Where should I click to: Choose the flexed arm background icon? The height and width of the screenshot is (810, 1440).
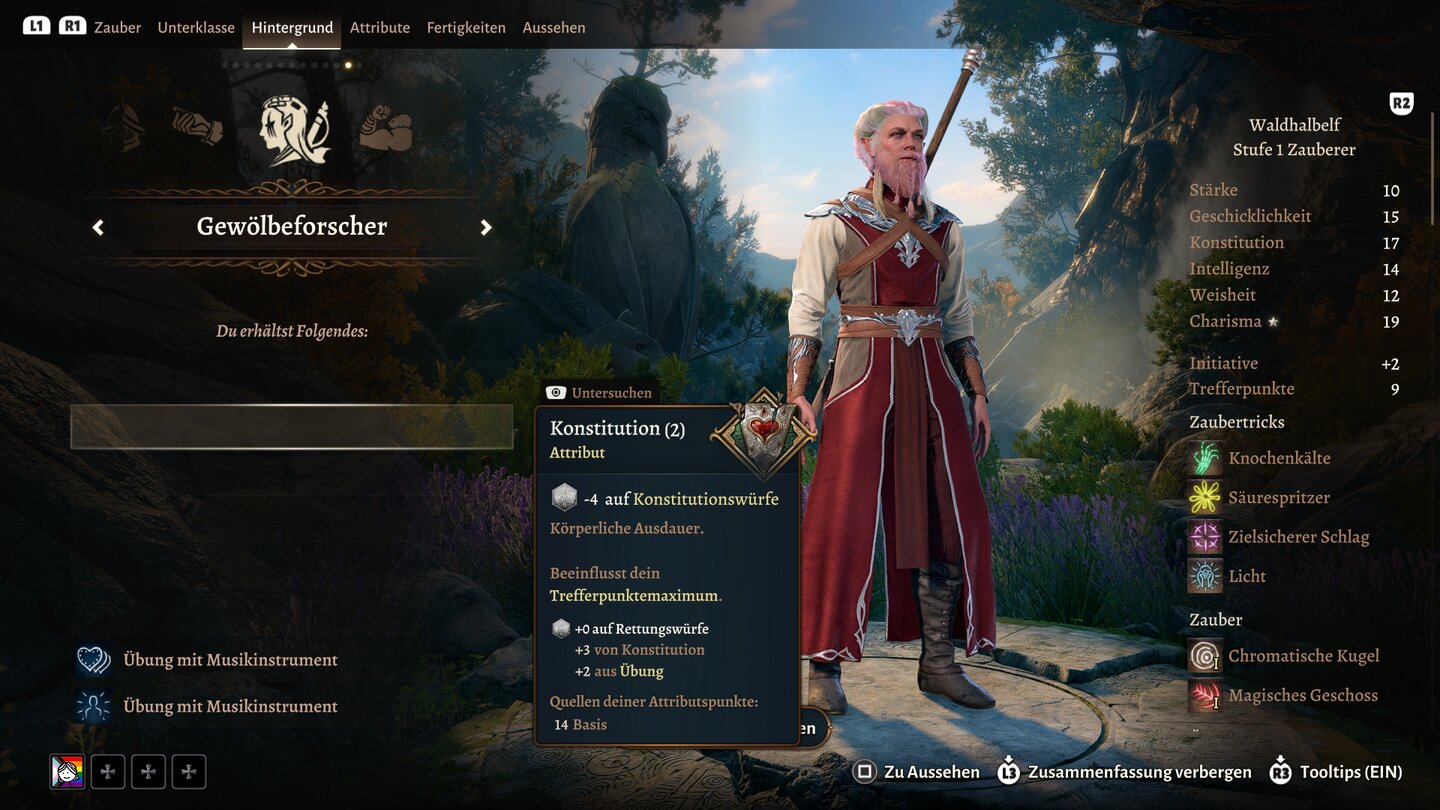pyautogui.click(x=386, y=129)
